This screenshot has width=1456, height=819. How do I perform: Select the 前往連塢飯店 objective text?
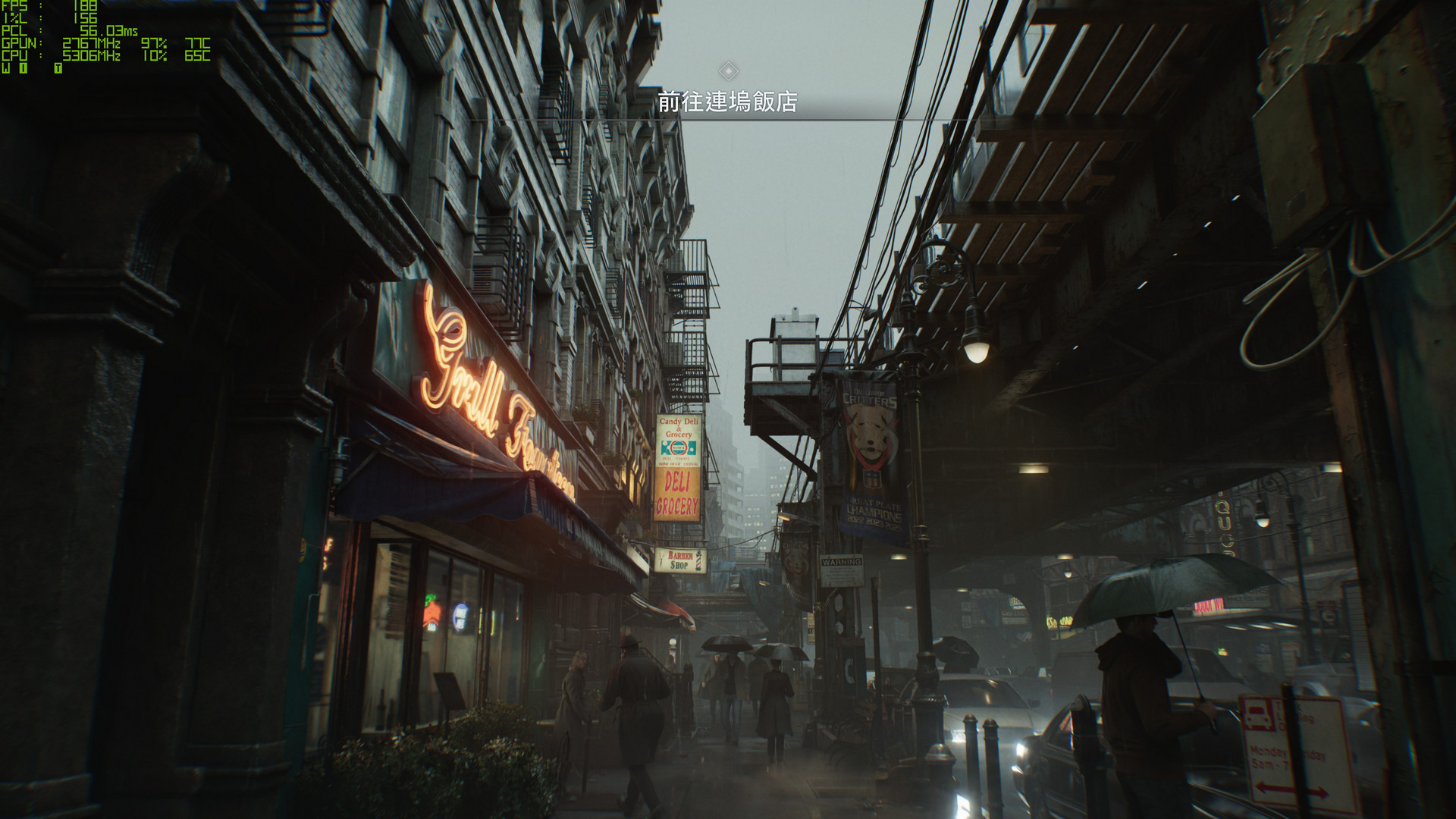tap(727, 102)
